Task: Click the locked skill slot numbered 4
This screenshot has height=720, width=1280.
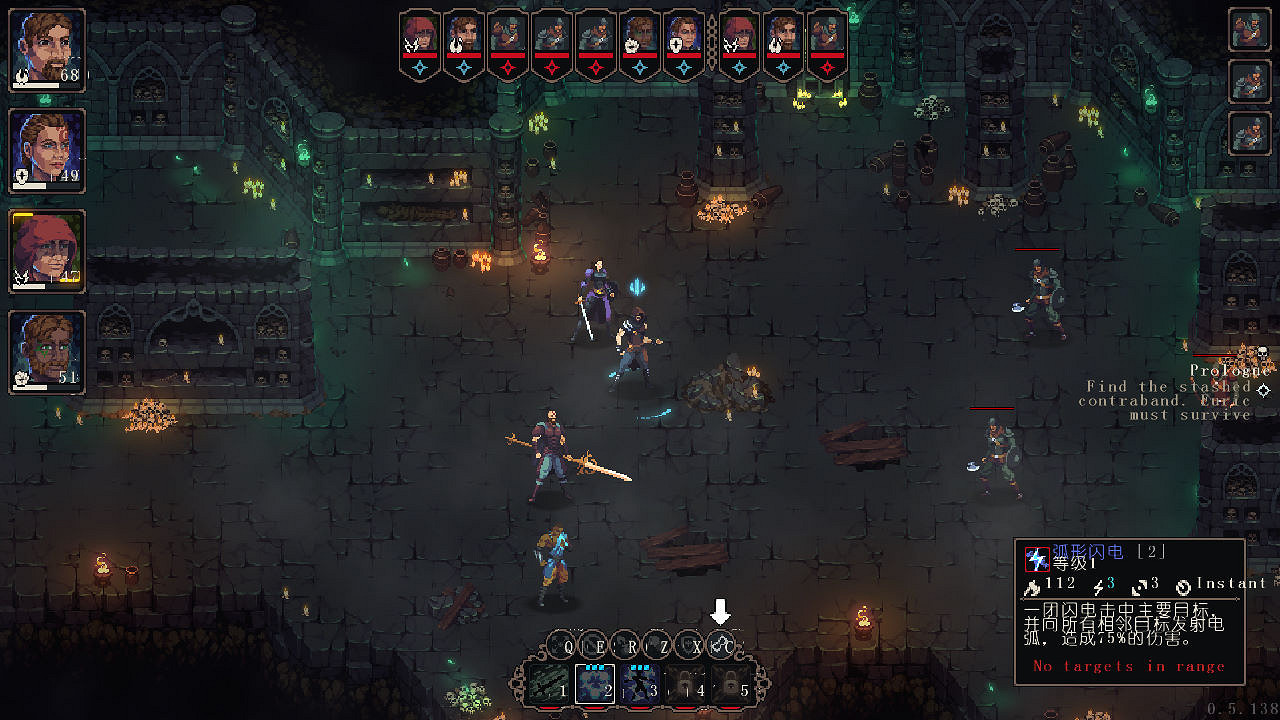Action: 686,687
